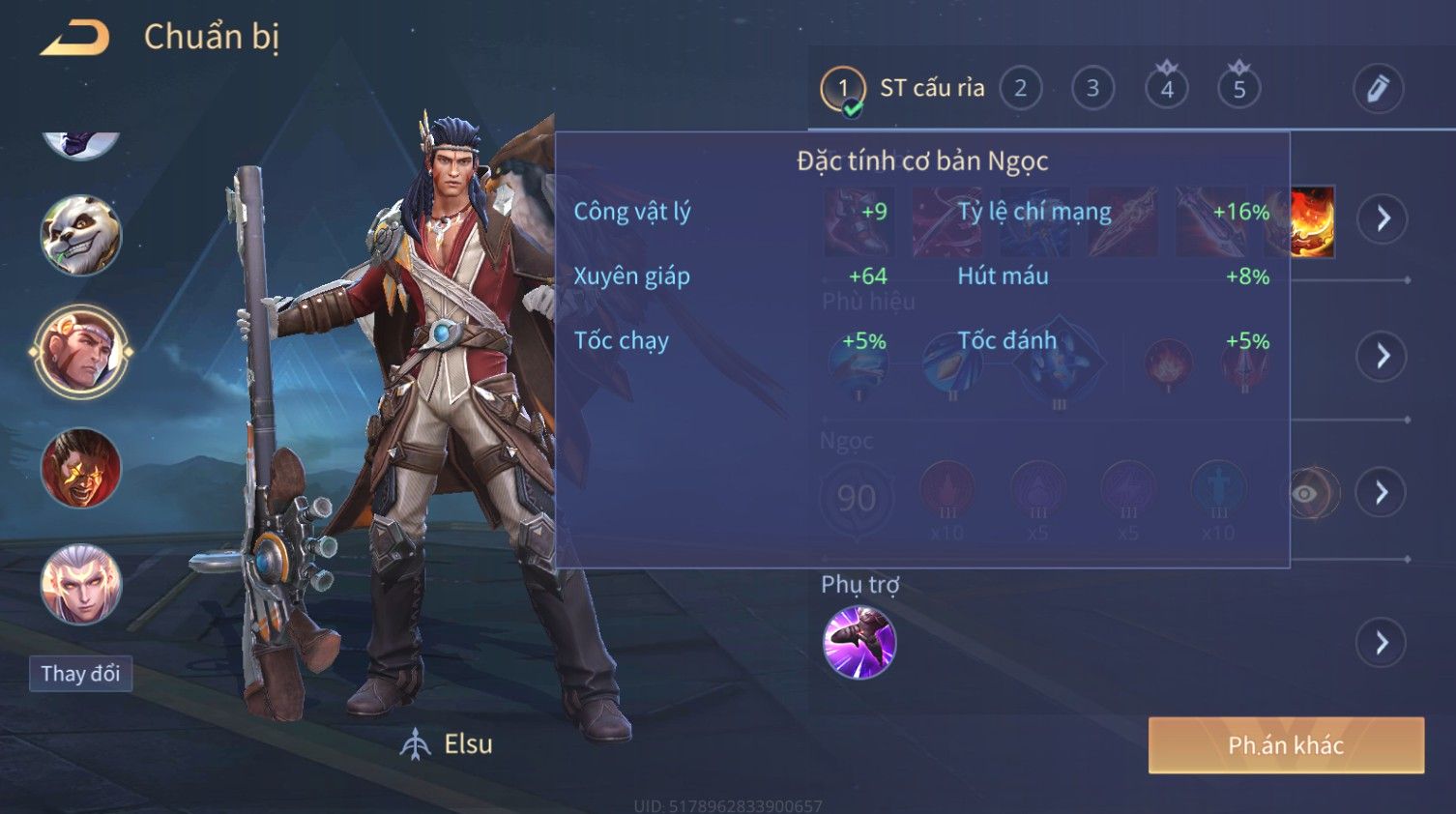Viewport: 1456px width, 814px height.
Task: Switch to preset tab 3
Action: pos(1092,88)
